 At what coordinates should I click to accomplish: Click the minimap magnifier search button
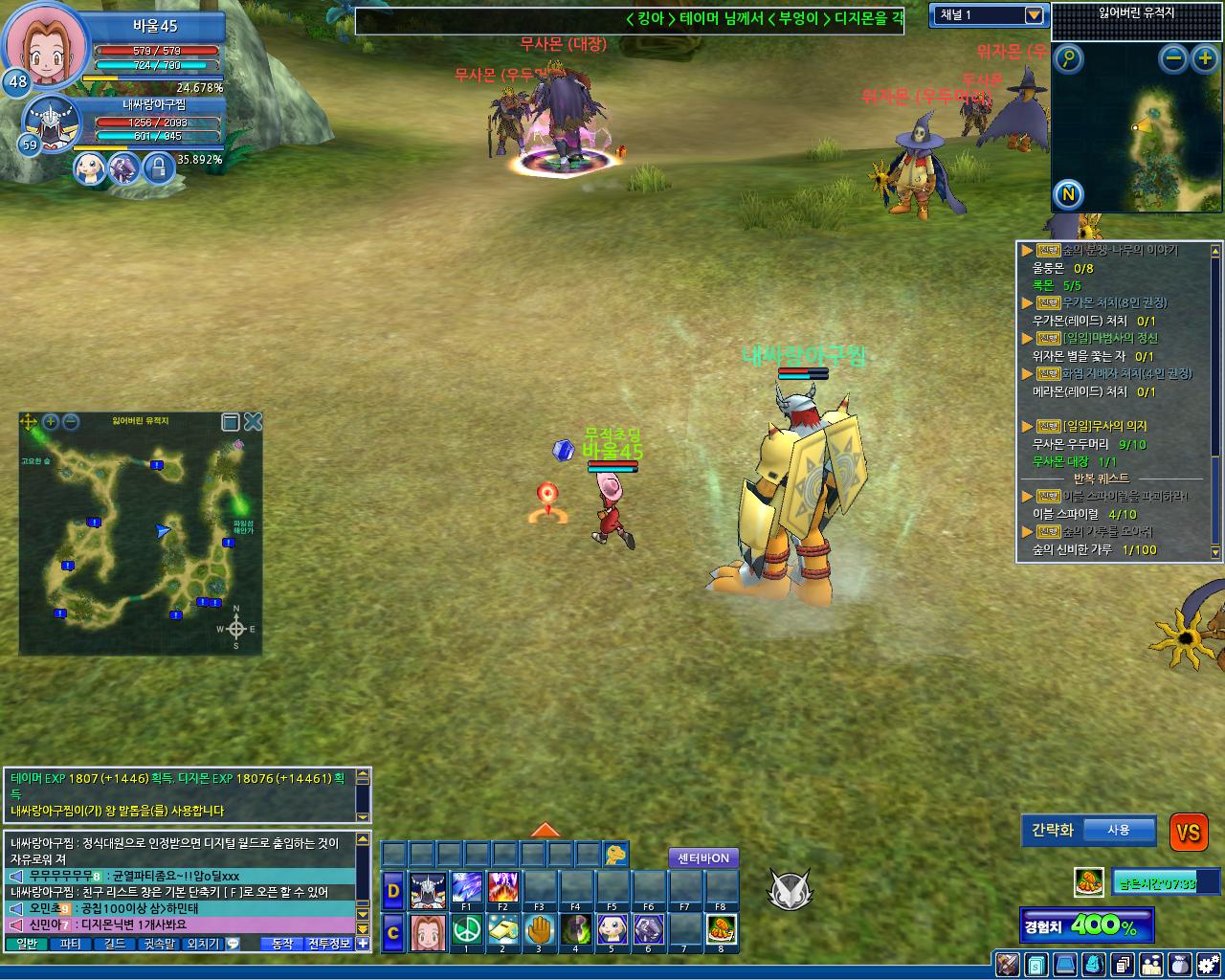pos(1068,59)
